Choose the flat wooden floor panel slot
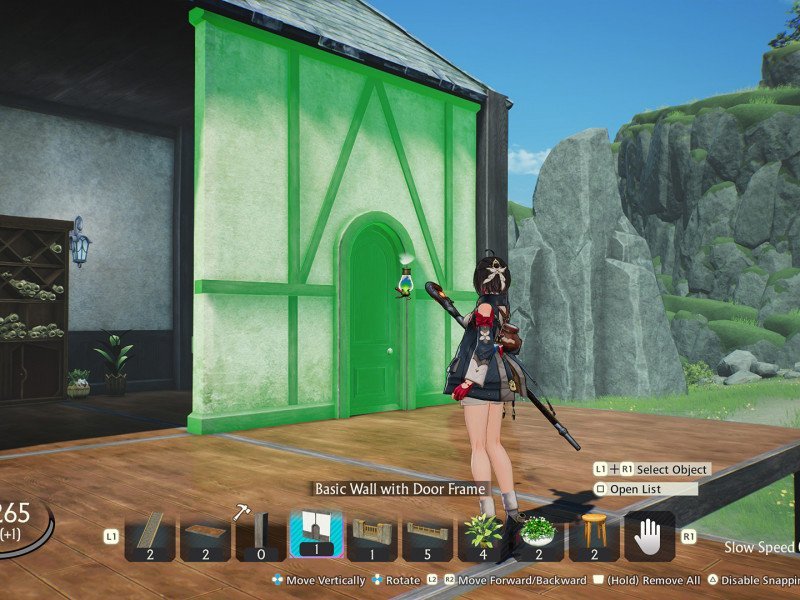This screenshot has height=600, width=800. (205, 536)
